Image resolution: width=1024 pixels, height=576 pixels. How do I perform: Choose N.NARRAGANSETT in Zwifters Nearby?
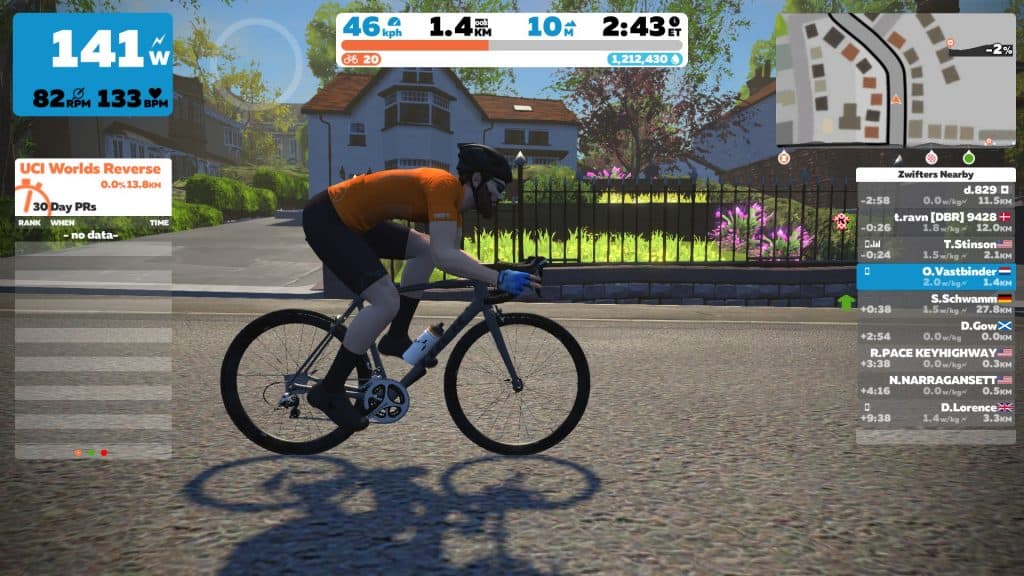click(x=935, y=385)
